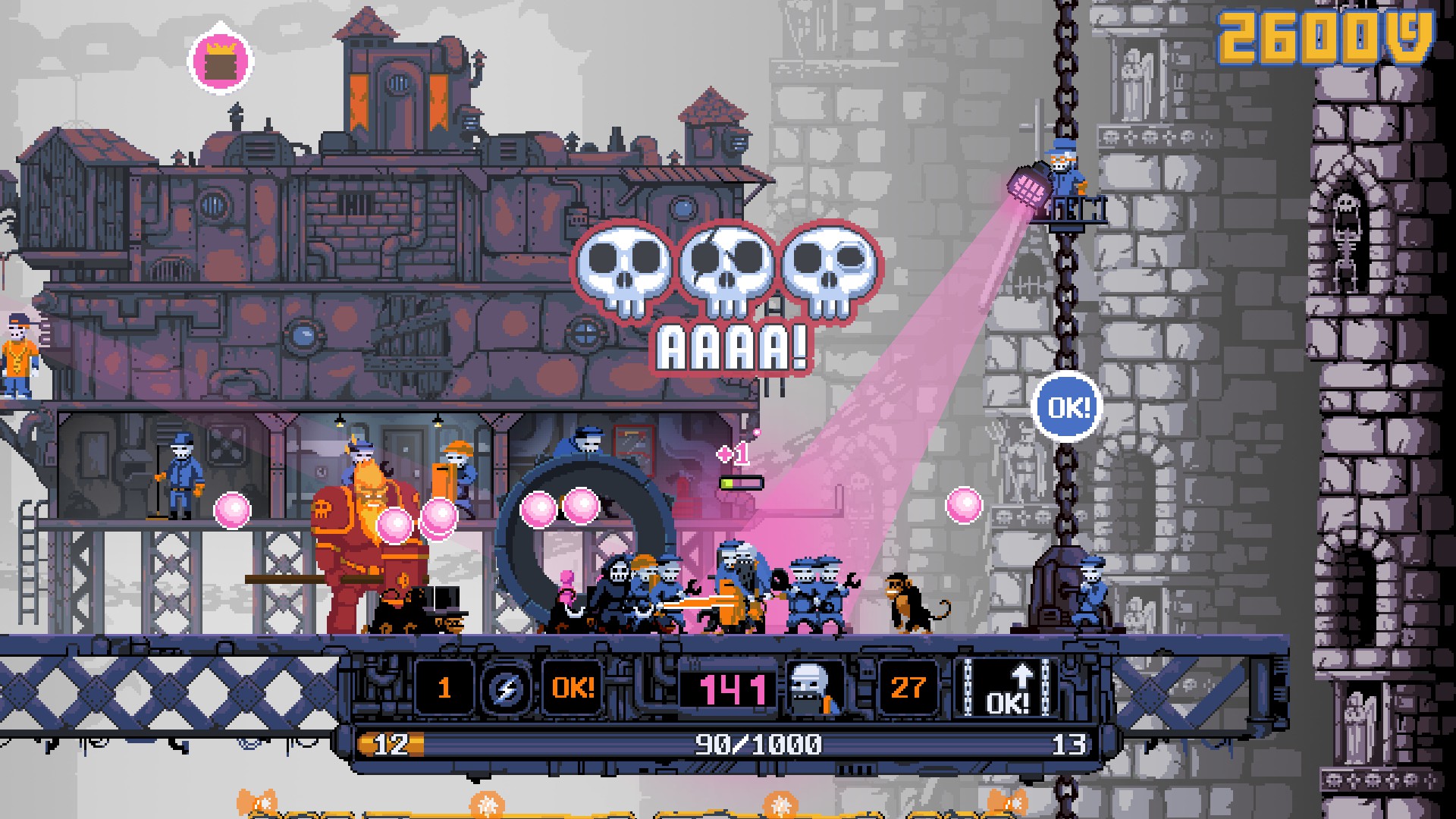
Task: Trigger the elevator up-arrow OK! button
Action: pos(1009,689)
